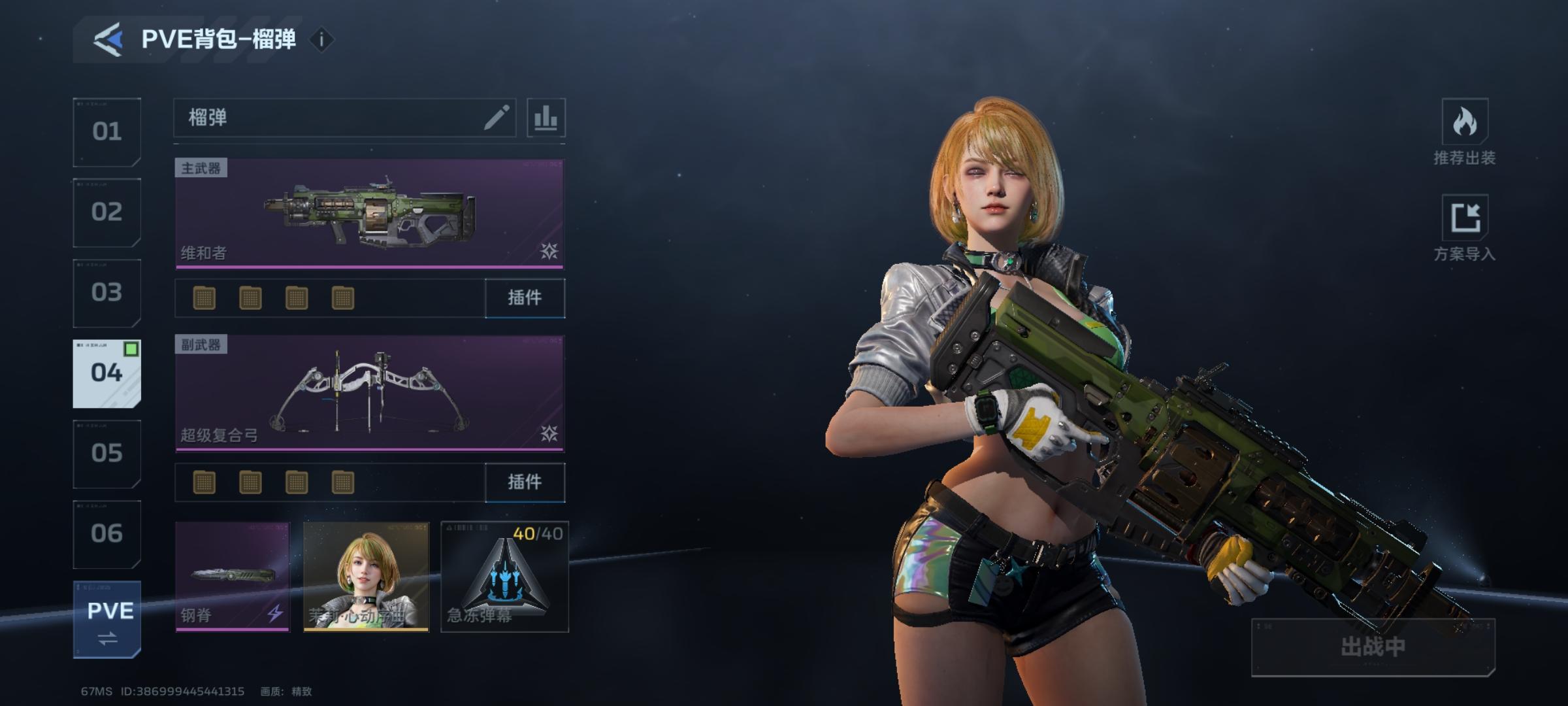The image size is (1568, 706).
Task: Open the character portrait slot
Action: (x=366, y=577)
